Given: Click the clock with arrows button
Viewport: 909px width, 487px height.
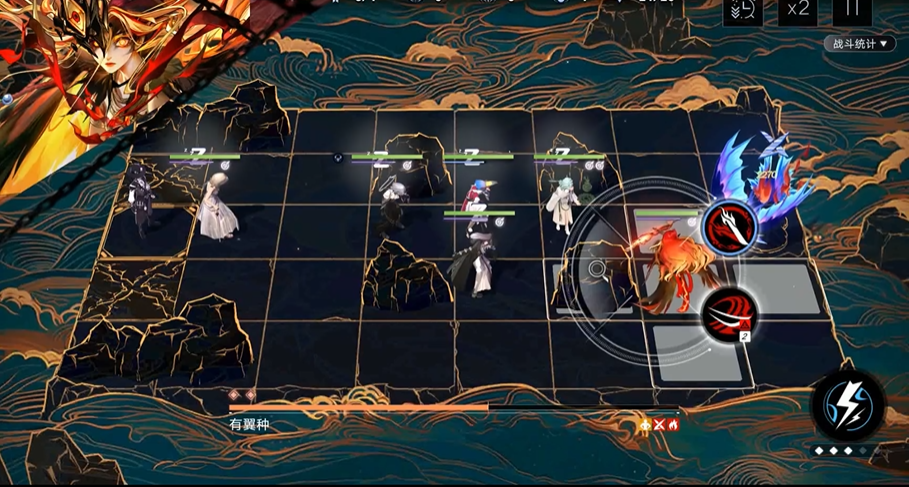Looking at the screenshot, I should (x=743, y=10).
